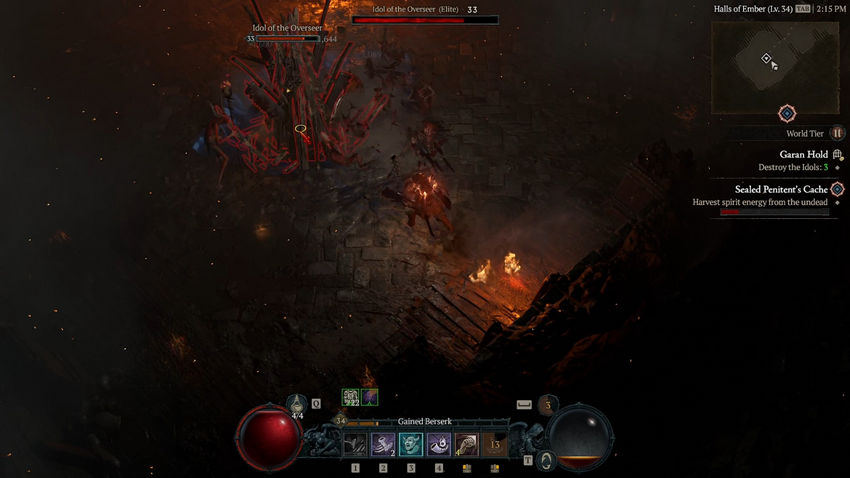The width and height of the screenshot is (850, 478).
Task: Trigger the war horn skill
Action: (439, 444)
